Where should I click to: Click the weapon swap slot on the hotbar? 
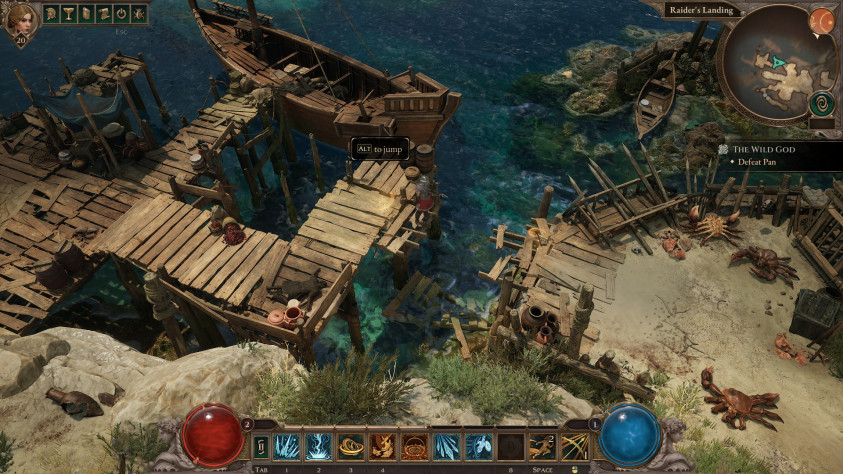(x=261, y=446)
